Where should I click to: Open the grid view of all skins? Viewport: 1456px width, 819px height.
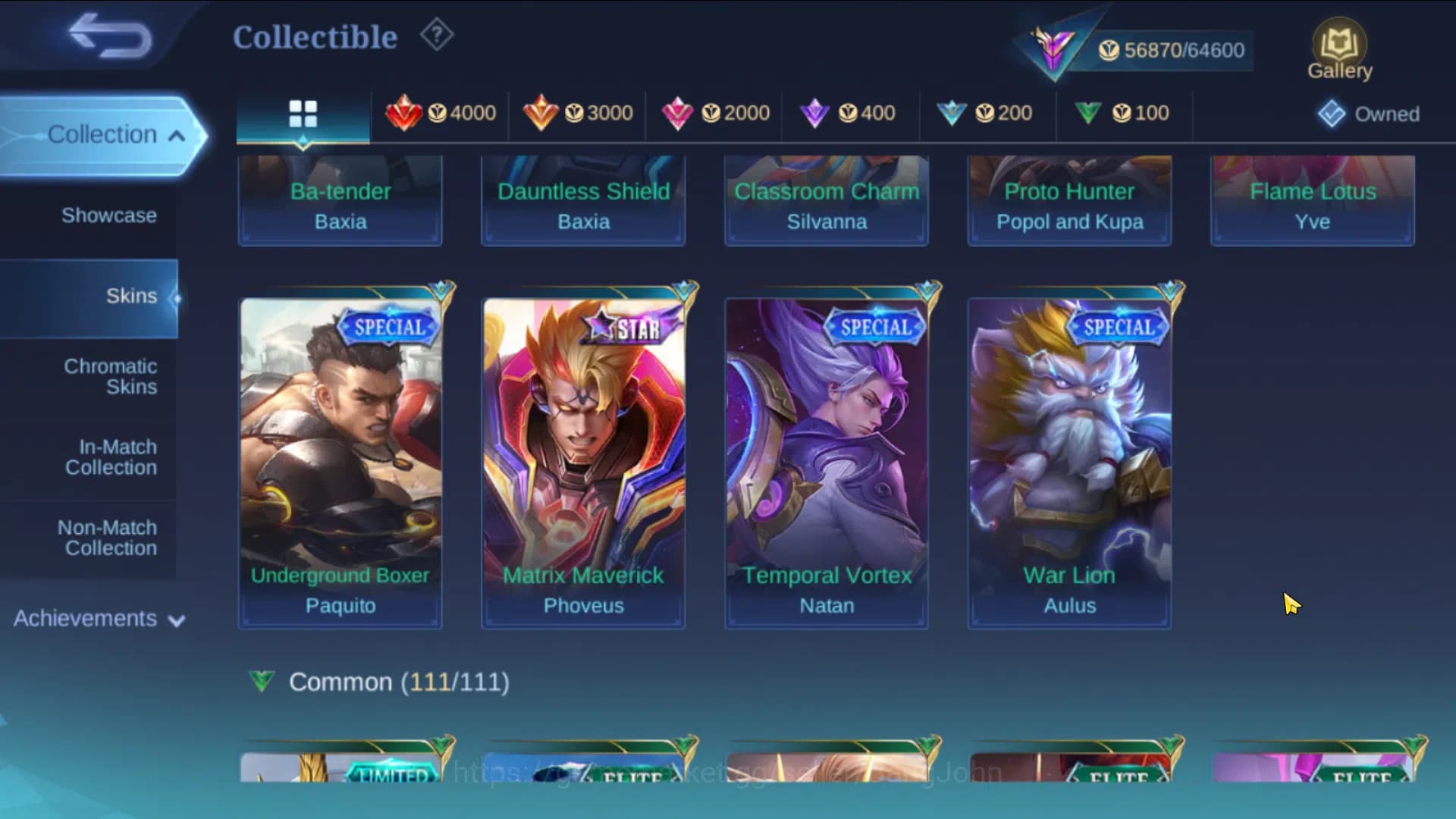[303, 114]
